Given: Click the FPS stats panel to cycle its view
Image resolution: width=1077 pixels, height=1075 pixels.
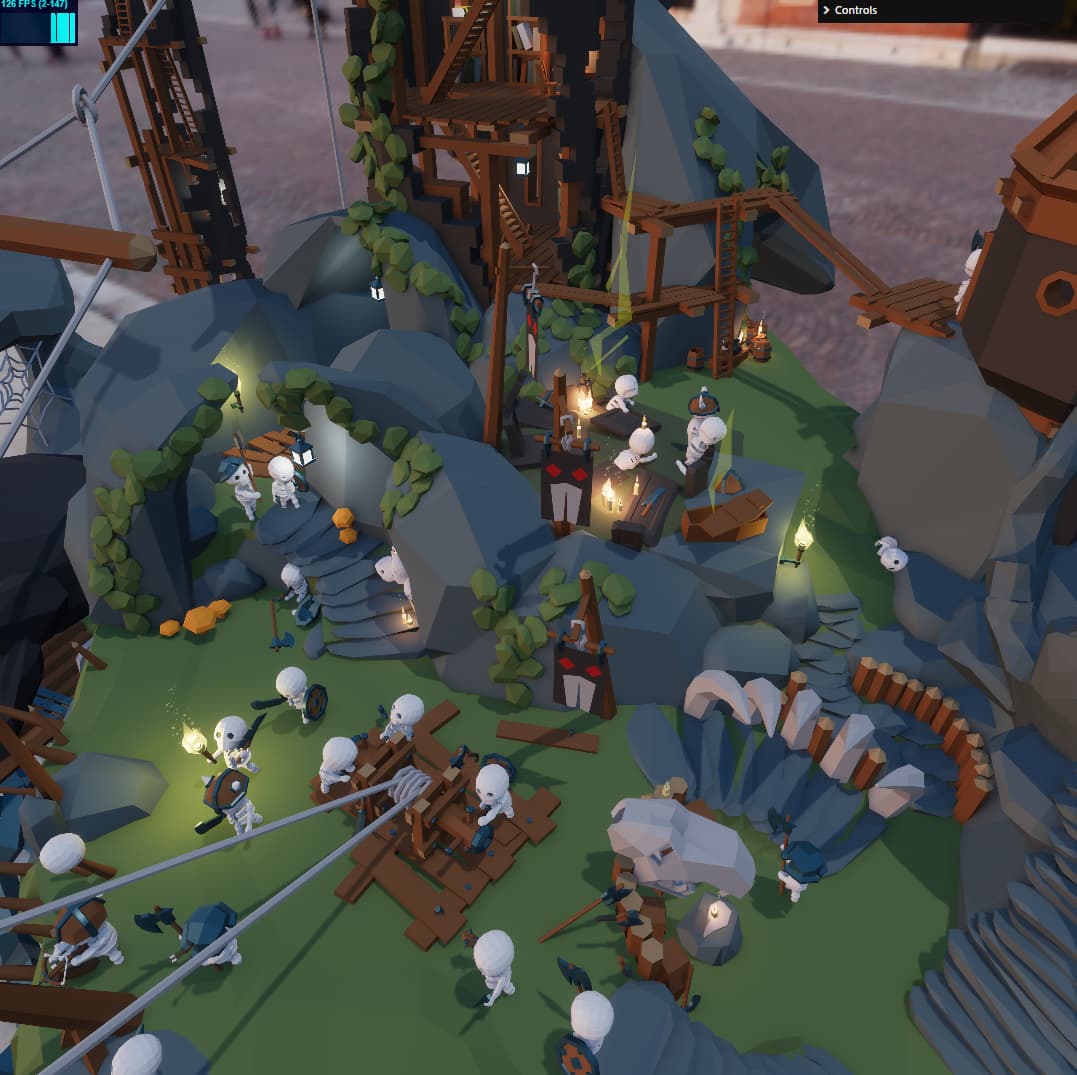Looking at the screenshot, I should pos(38,22).
